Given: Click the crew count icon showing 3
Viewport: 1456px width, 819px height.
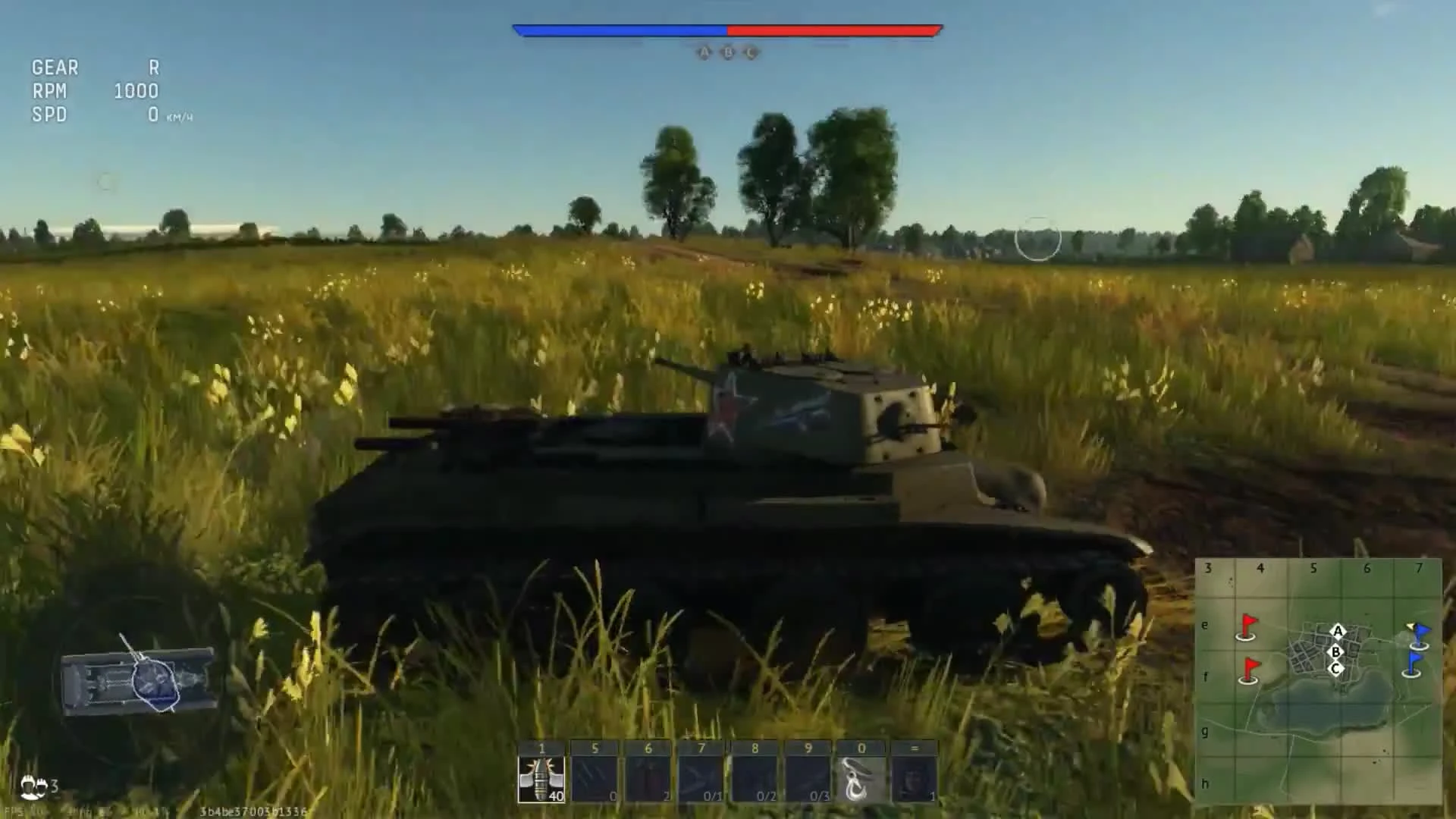Looking at the screenshot, I should (x=38, y=786).
